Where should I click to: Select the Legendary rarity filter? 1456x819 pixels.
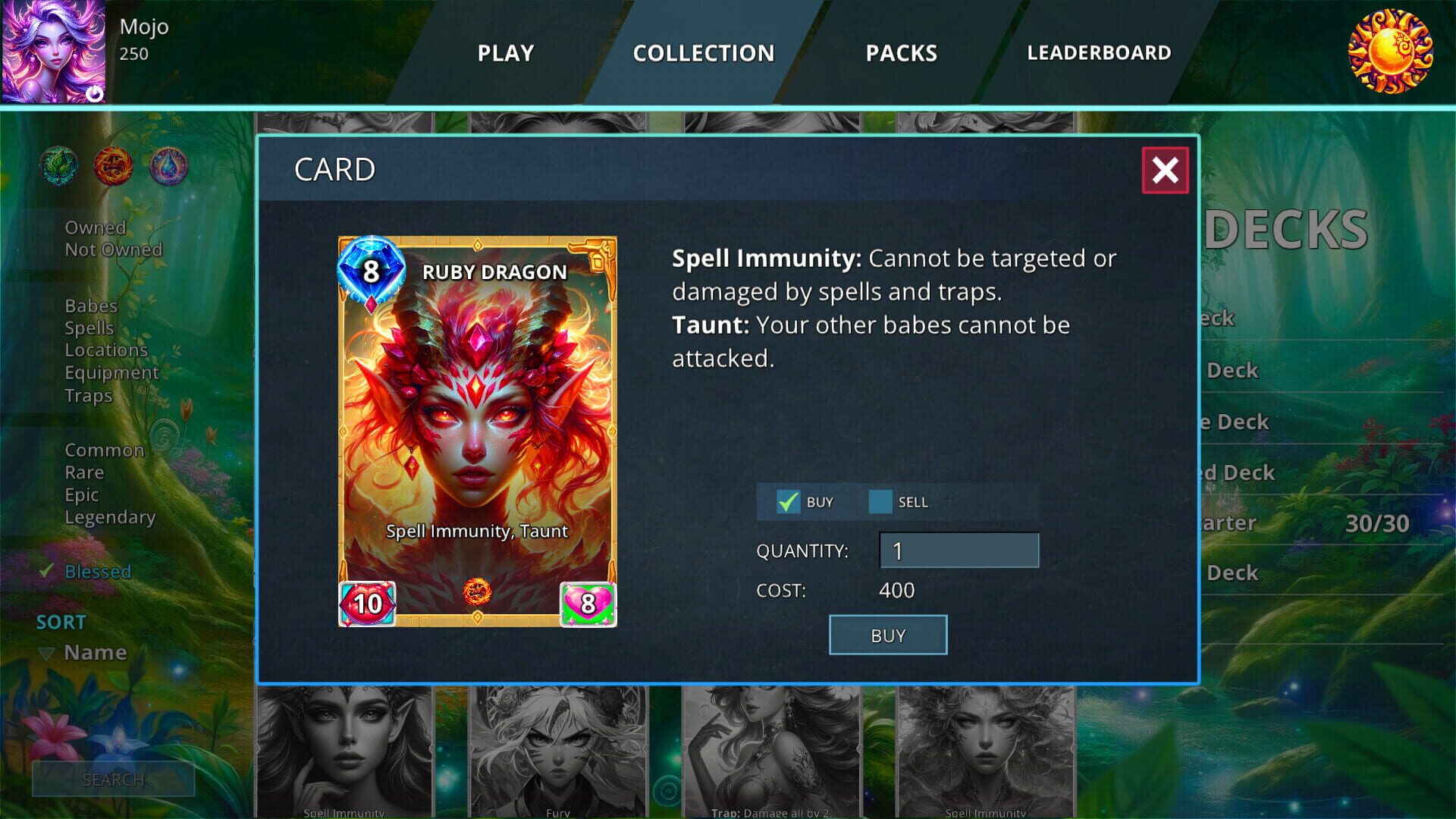[111, 517]
